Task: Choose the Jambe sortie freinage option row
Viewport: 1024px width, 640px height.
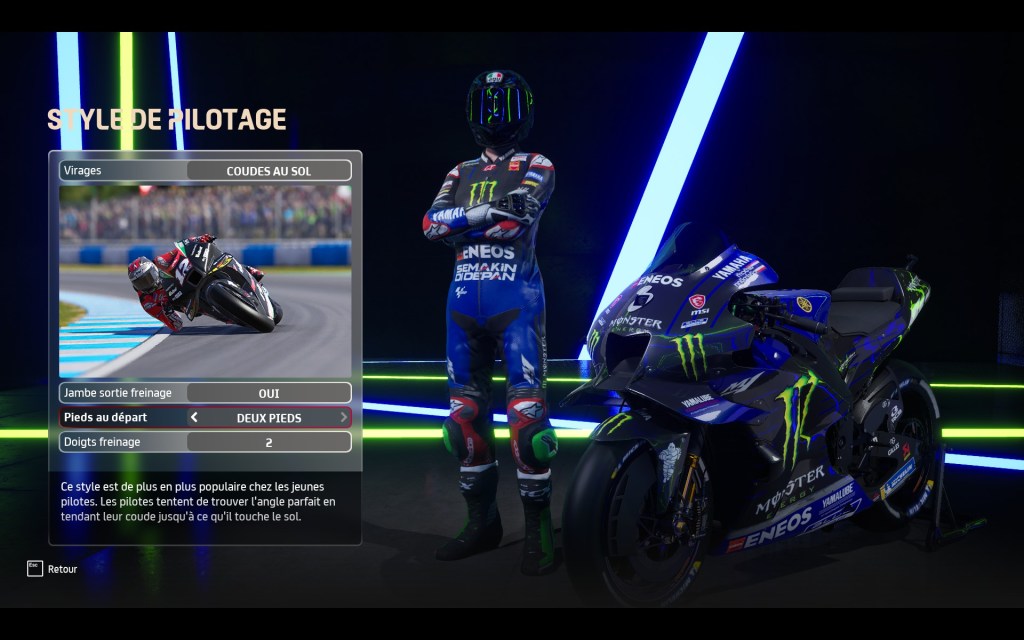Action: [205, 393]
